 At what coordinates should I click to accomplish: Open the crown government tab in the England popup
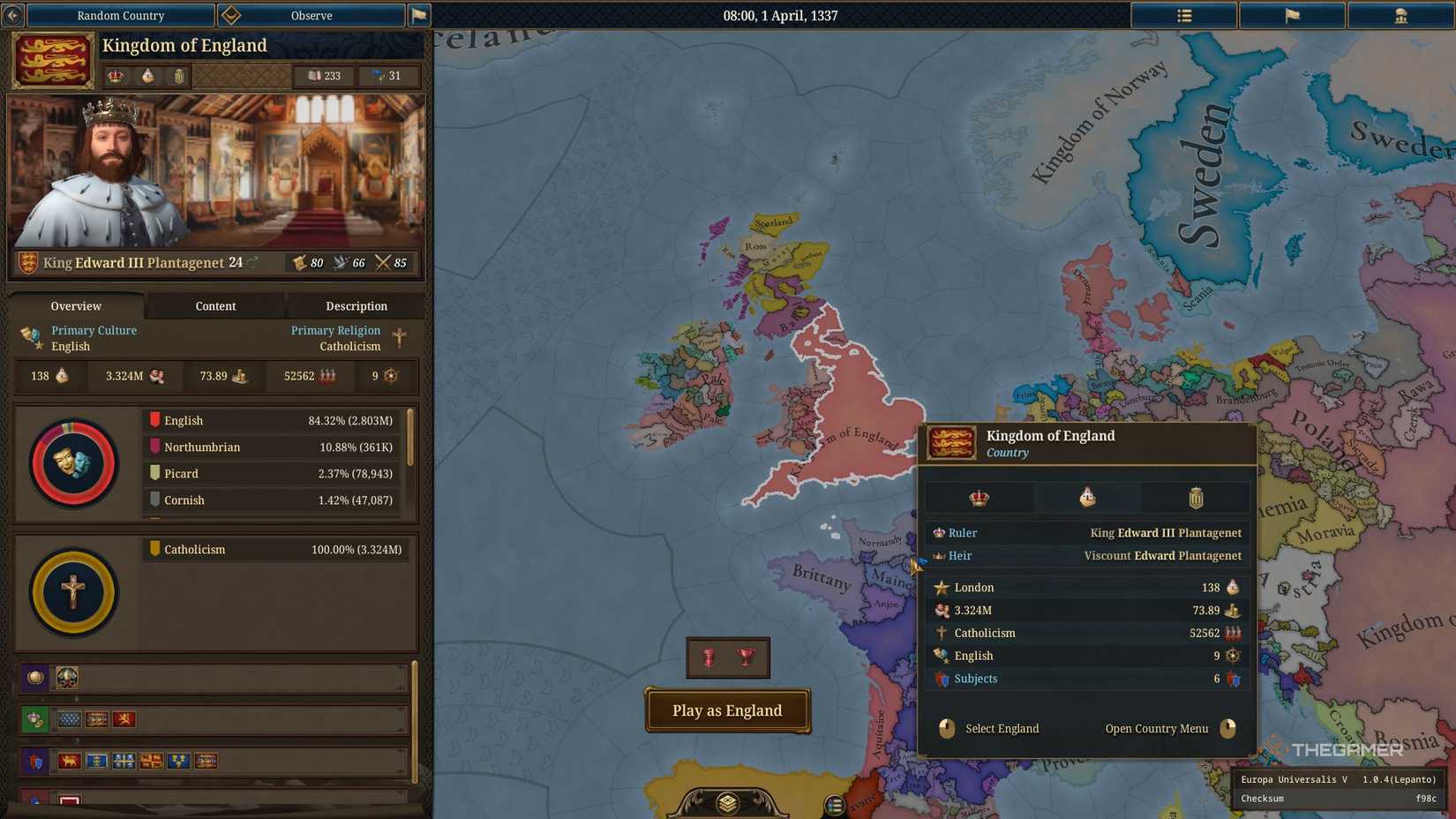coord(978,497)
